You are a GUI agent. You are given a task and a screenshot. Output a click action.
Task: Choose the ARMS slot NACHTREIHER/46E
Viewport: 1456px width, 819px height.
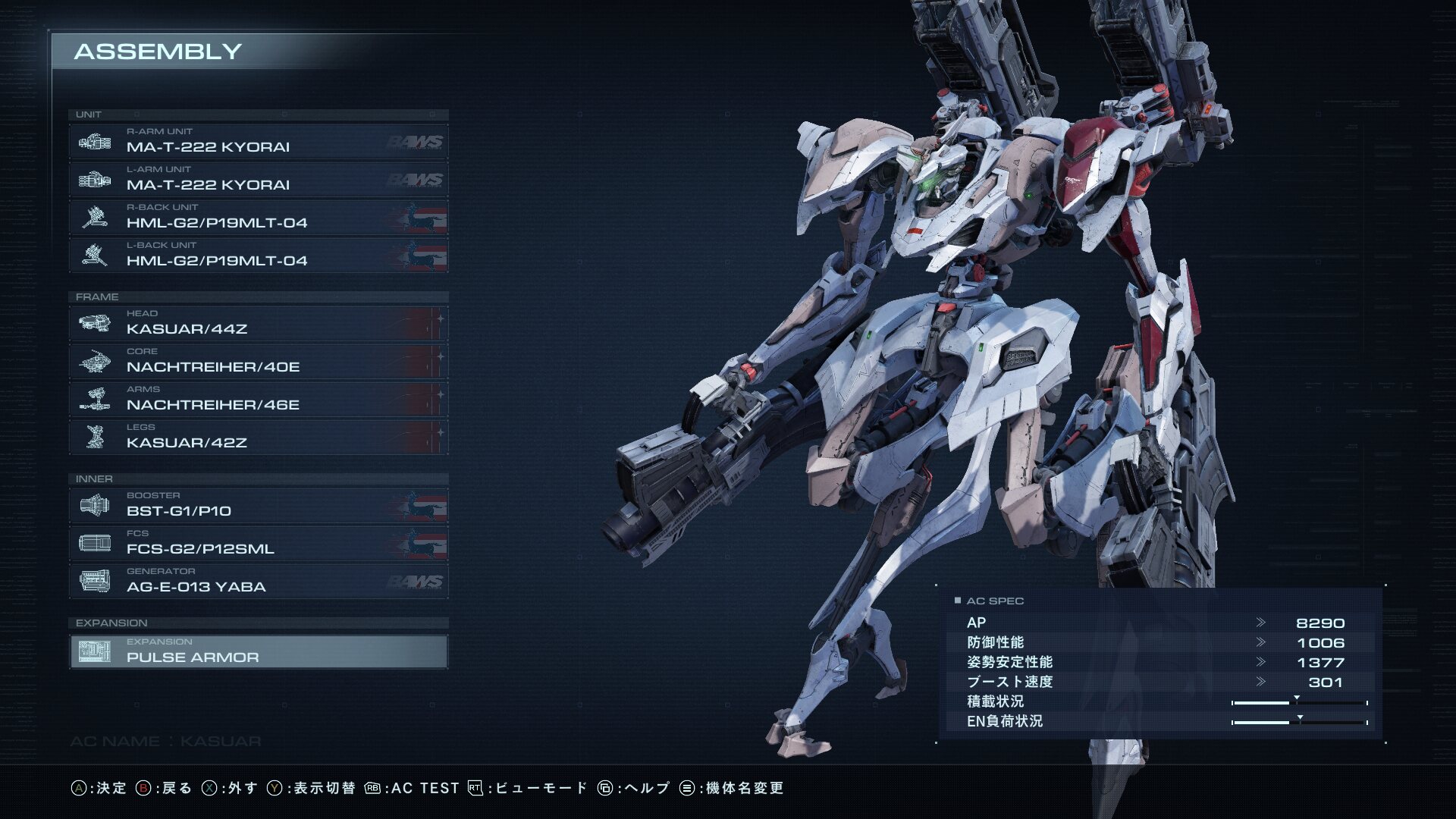point(258,399)
